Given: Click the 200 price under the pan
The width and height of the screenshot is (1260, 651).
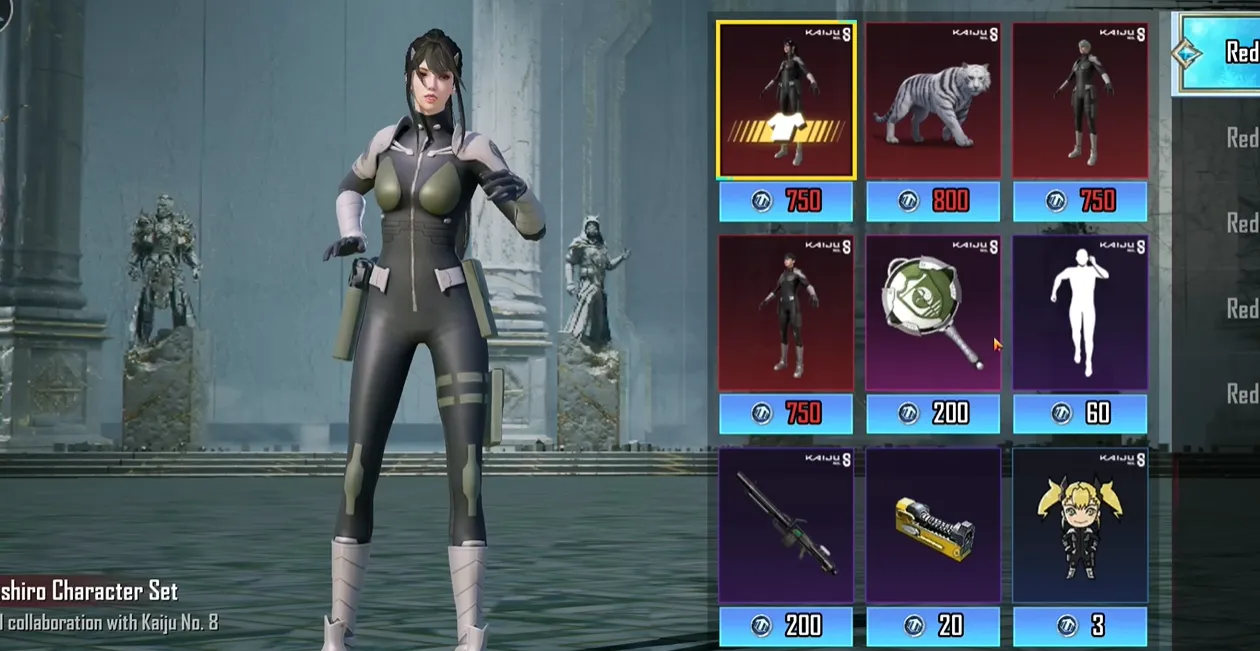Looking at the screenshot, I should 932,414.
